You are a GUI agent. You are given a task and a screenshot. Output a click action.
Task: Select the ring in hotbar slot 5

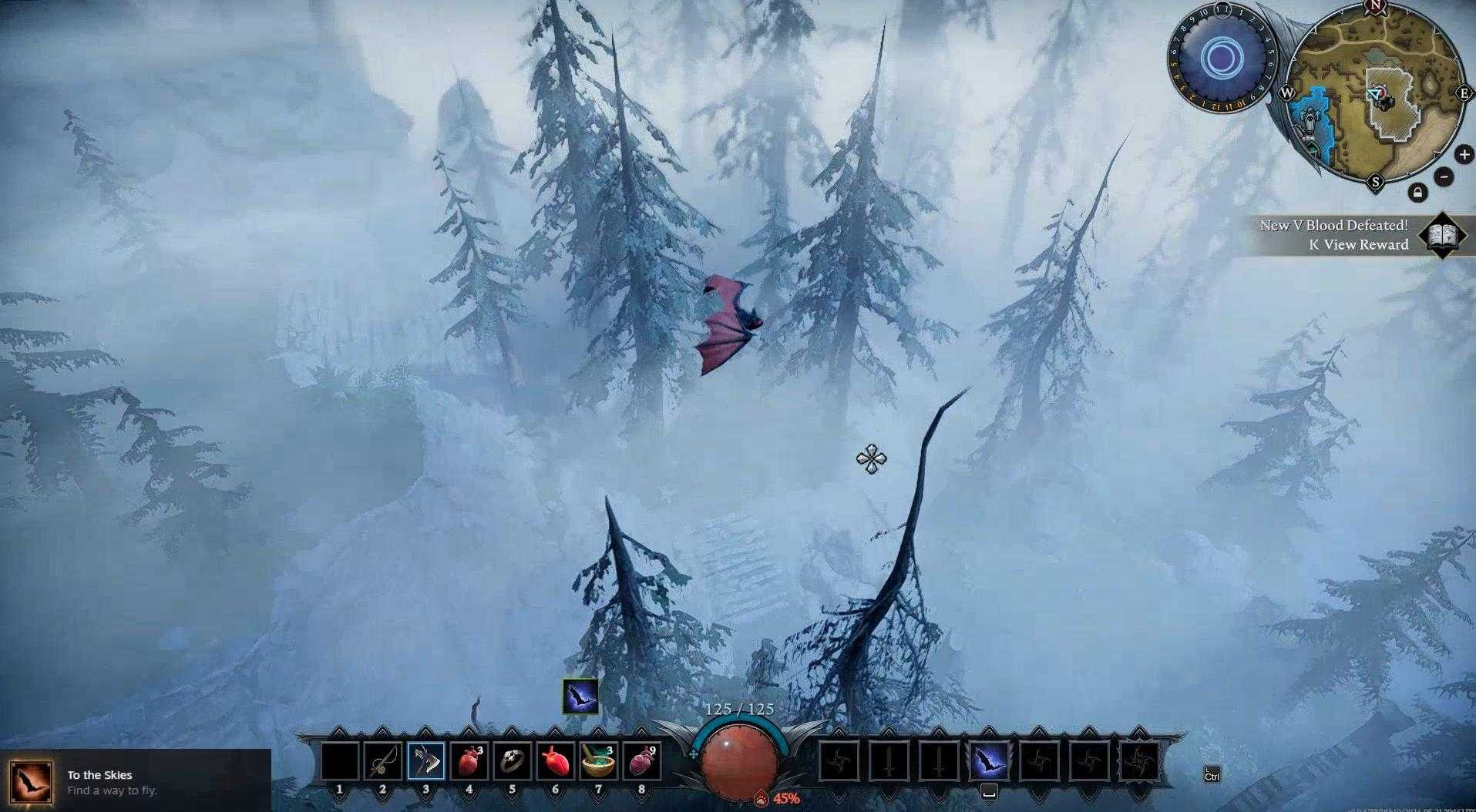512,762
